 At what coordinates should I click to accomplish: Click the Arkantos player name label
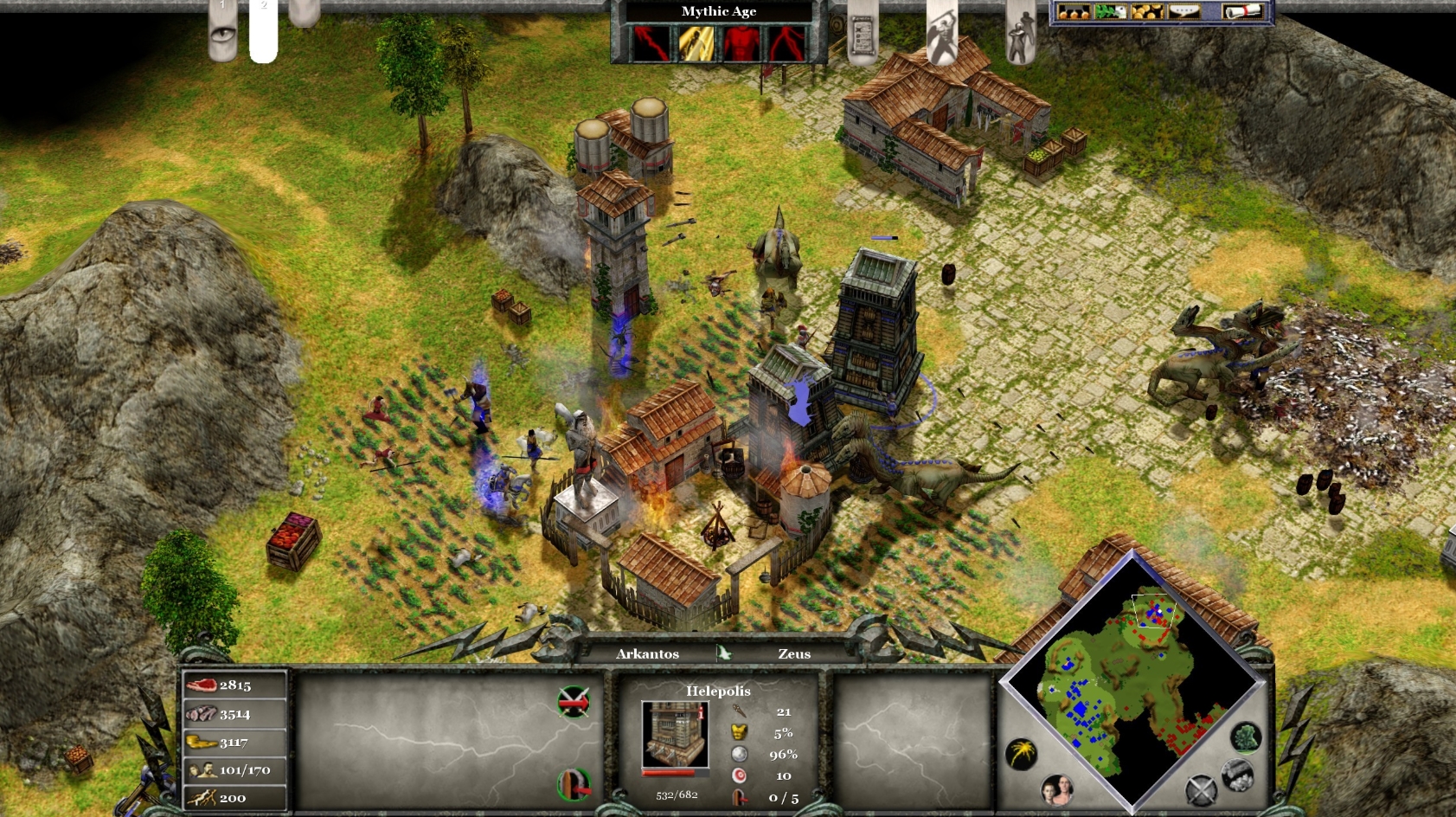point(649,654)
